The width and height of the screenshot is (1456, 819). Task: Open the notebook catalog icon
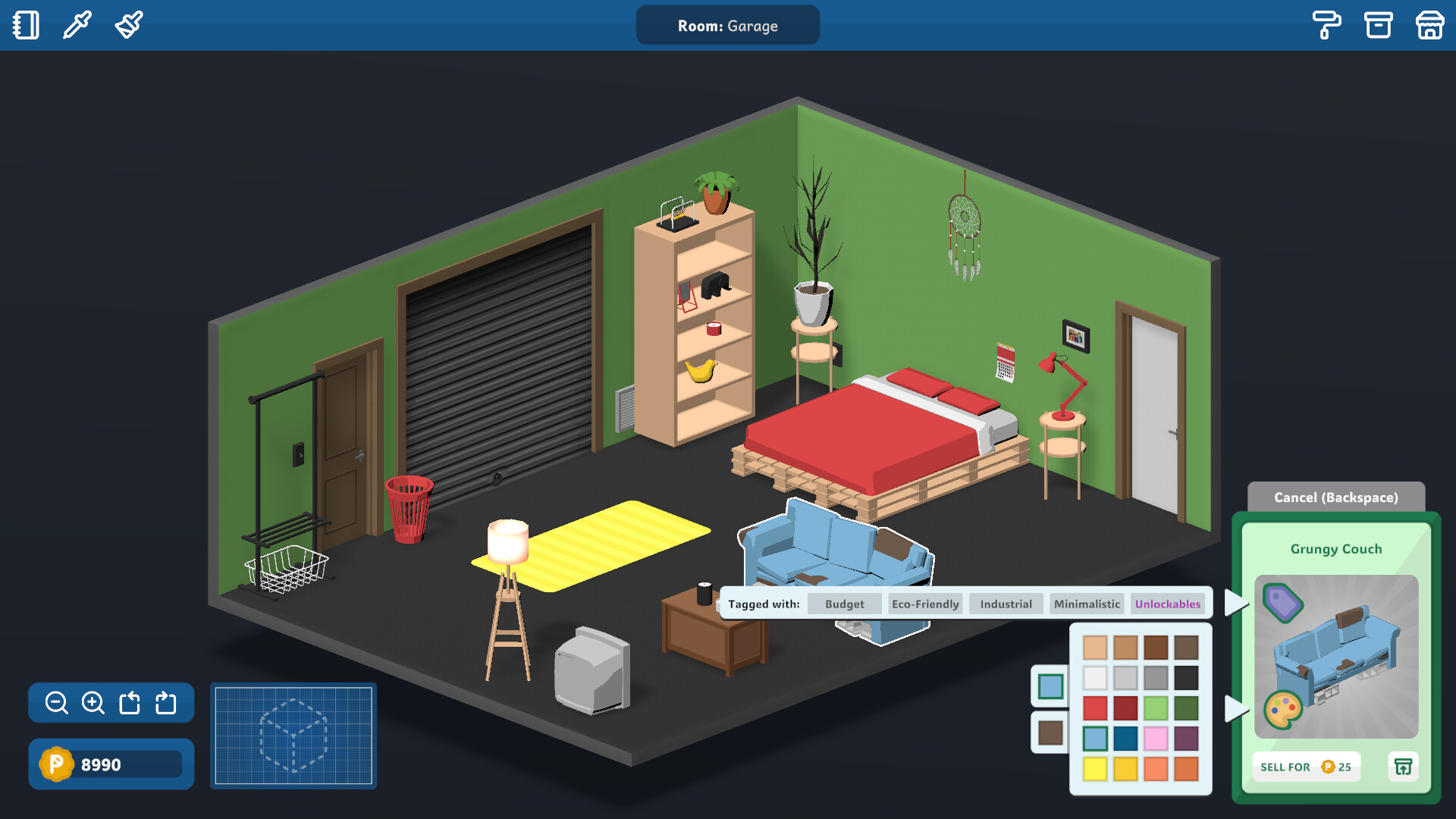[26, 24]
